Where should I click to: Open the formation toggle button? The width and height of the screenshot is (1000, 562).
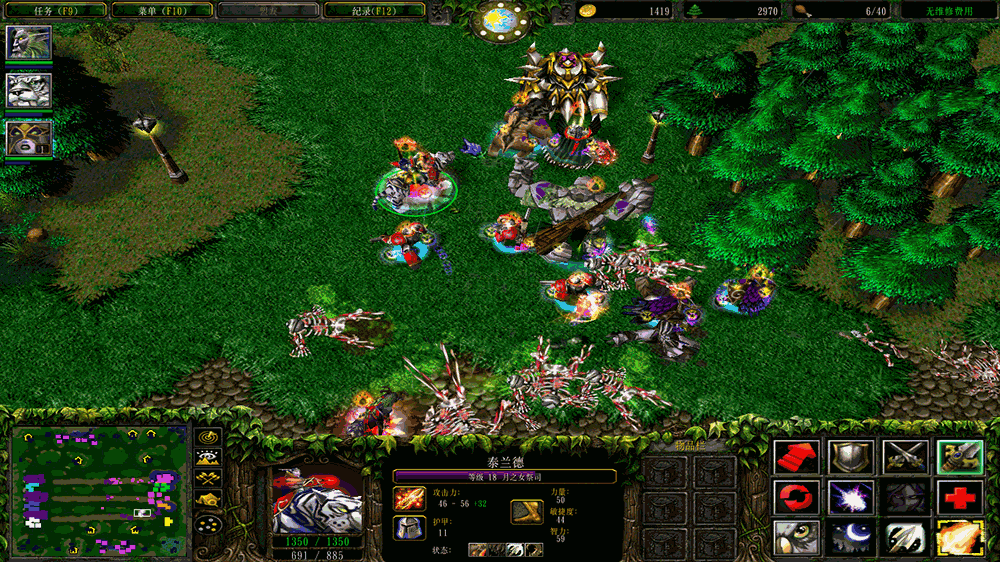click(208, 524)
